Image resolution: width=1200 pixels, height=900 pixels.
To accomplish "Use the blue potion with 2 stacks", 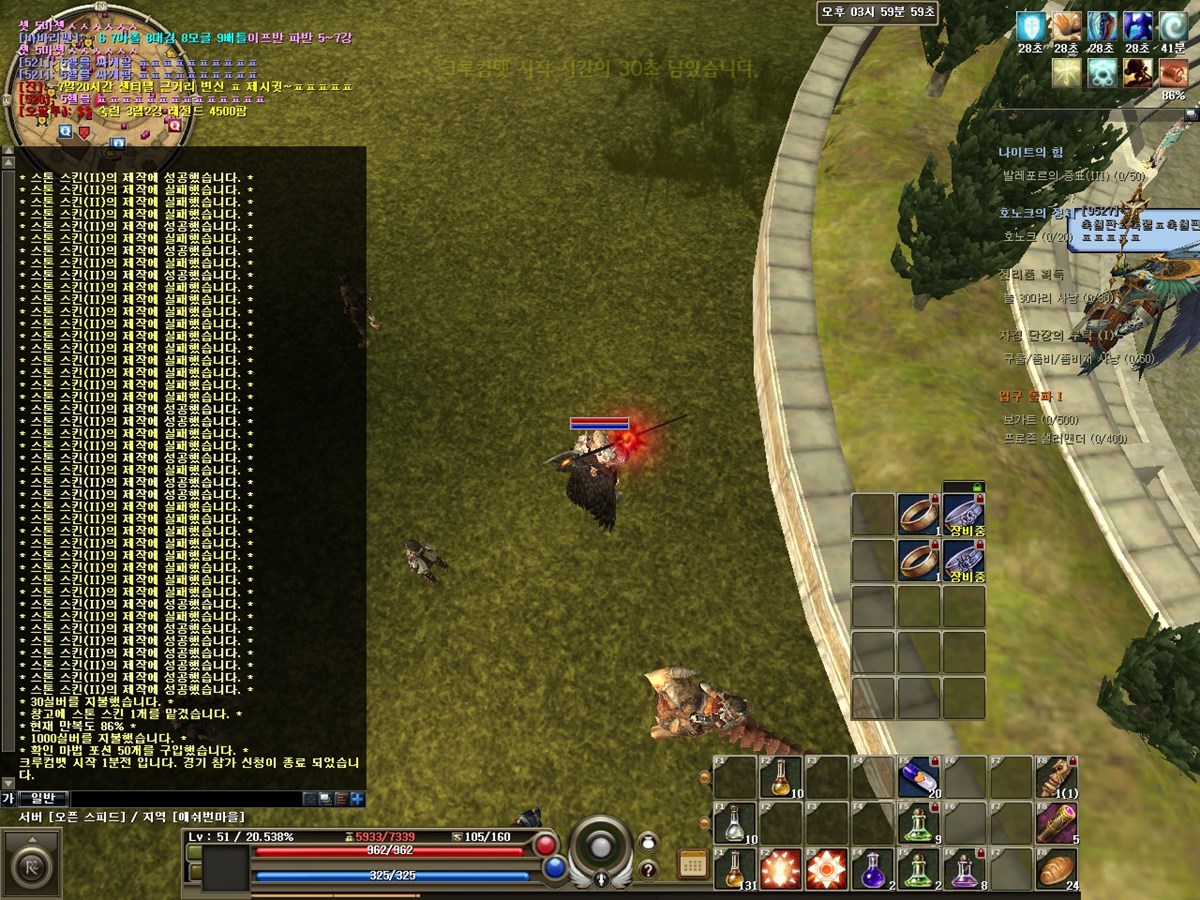I will coord(873,868).
